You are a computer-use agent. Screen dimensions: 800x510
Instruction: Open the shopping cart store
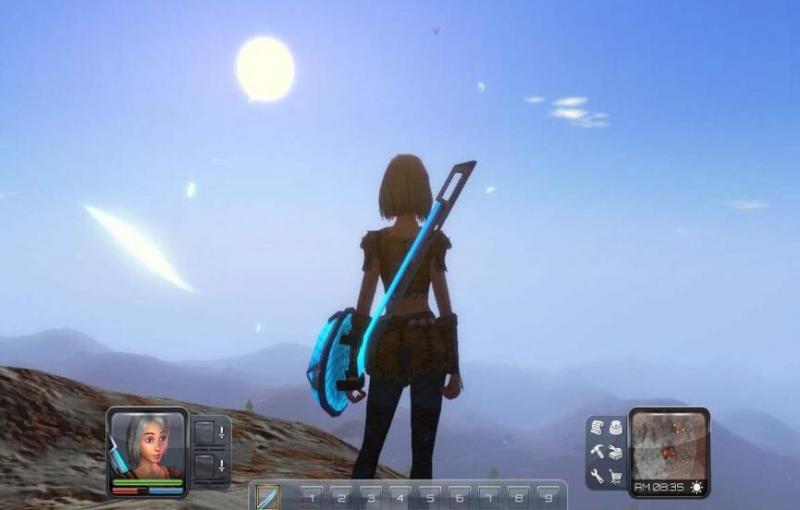point(616,476)
